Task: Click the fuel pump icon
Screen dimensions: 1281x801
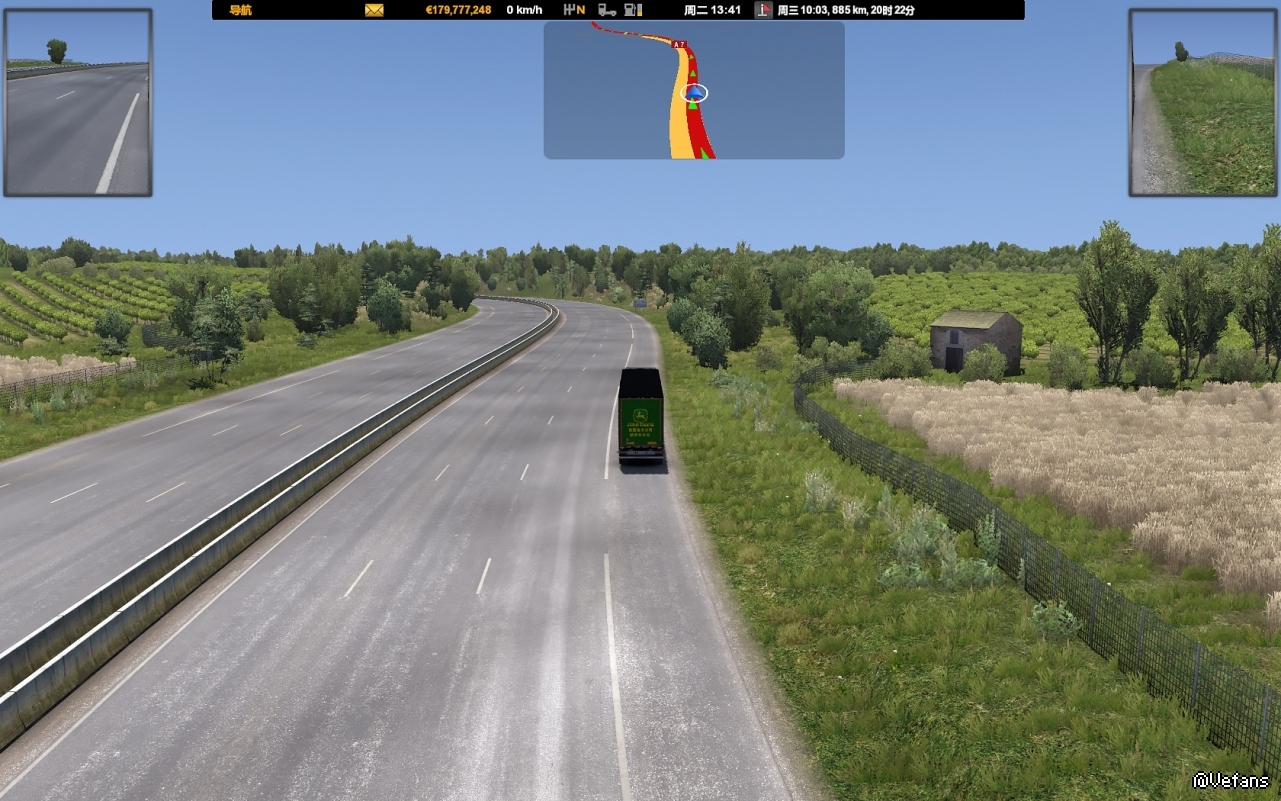Action: click(x=632, y=10)
